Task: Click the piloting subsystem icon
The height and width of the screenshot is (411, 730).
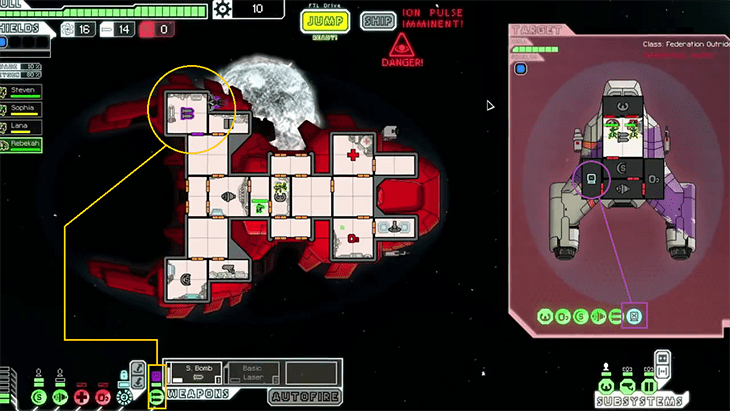Action: (607, 386)
